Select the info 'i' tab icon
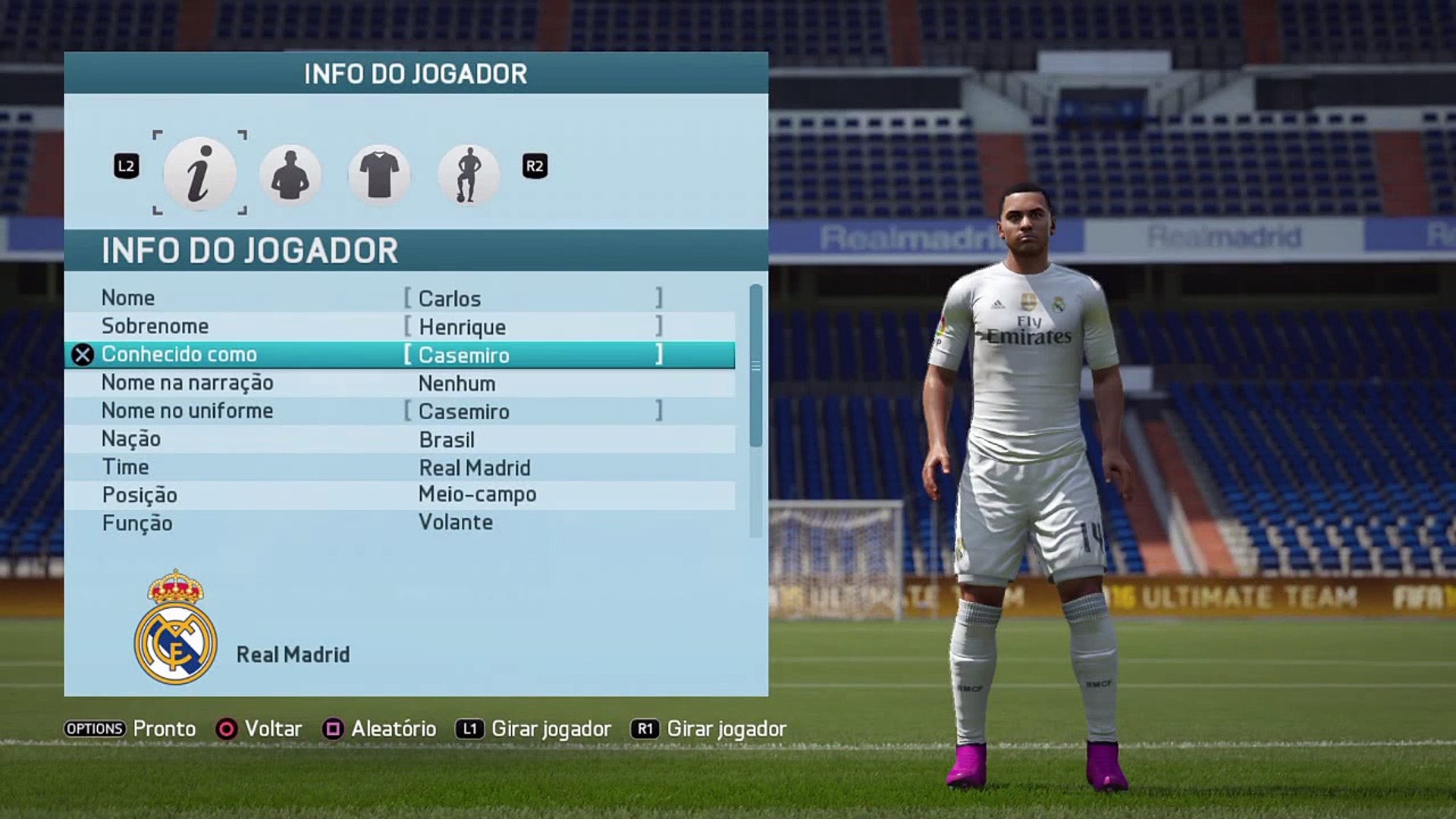This screenshot has height=819, width=1456. (199, 174)
